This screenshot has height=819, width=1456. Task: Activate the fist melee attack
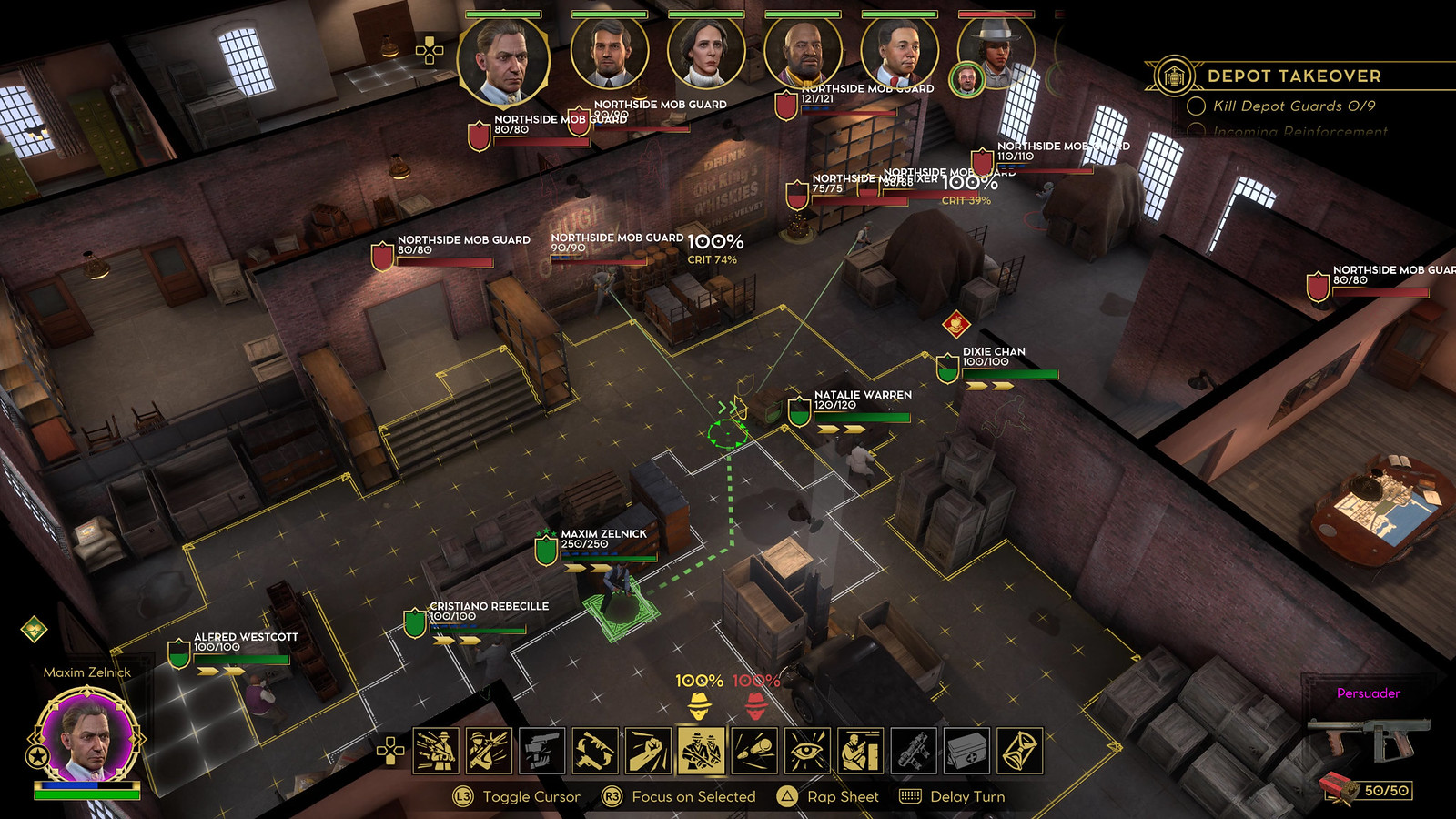648,752
